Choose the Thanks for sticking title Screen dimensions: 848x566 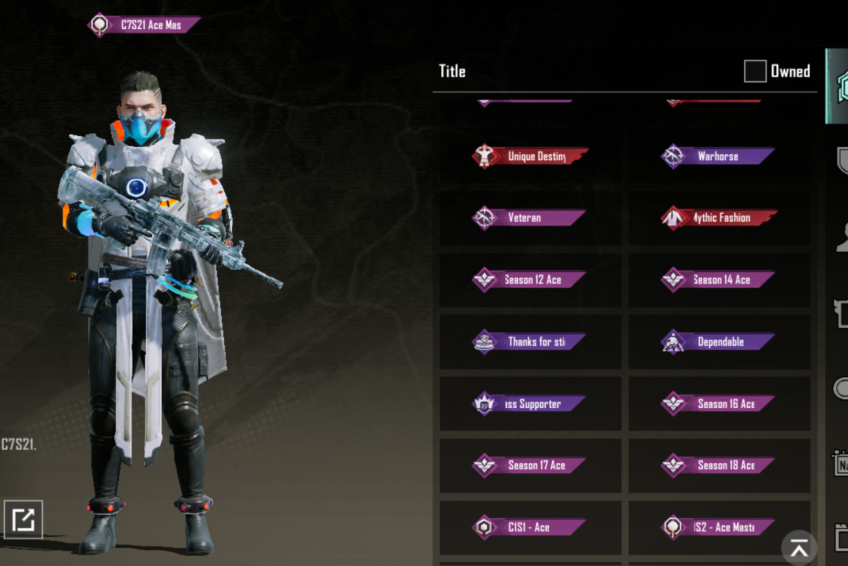click(x=530, y=342)
